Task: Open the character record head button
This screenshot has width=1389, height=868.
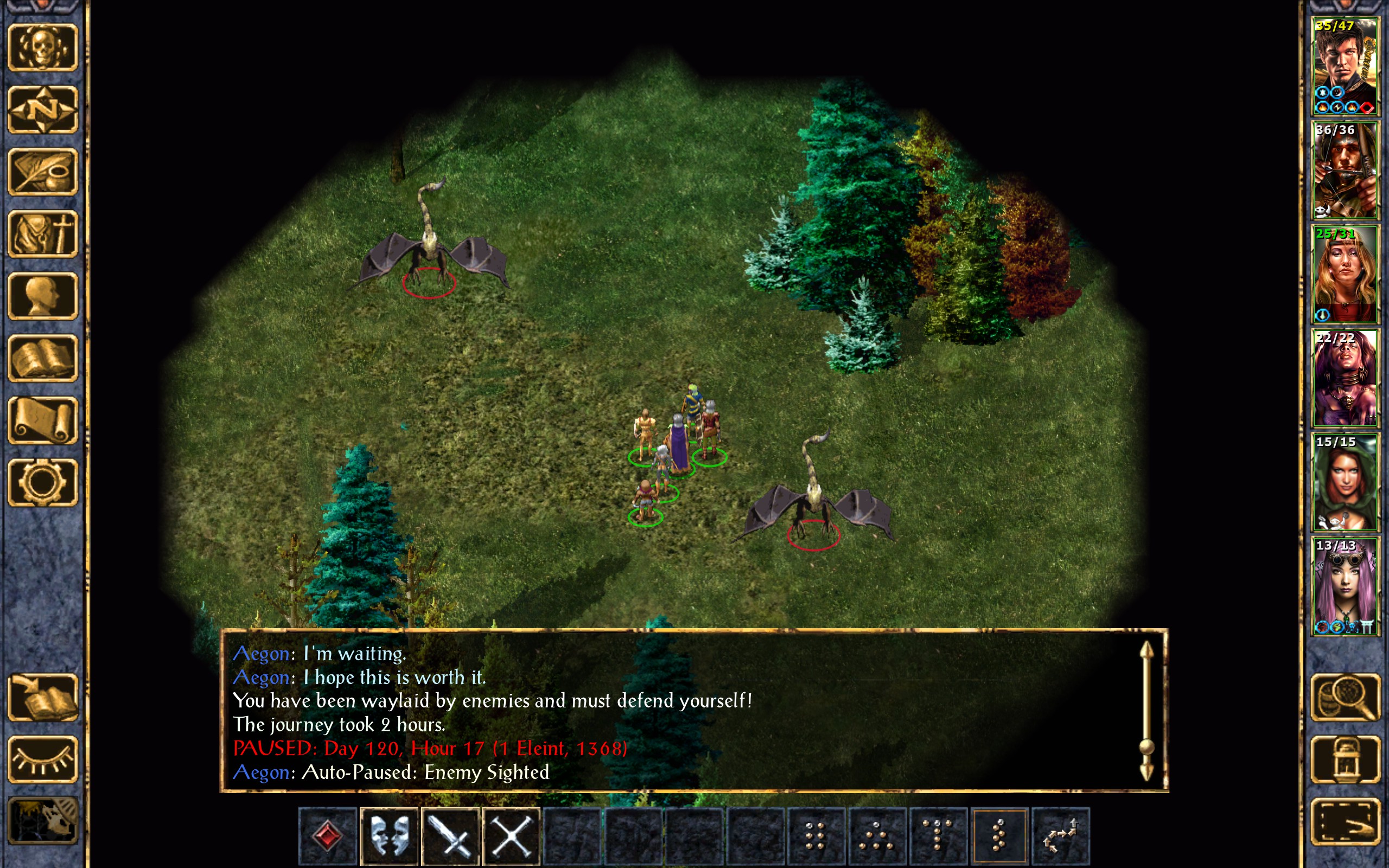Action: point(42,296)
